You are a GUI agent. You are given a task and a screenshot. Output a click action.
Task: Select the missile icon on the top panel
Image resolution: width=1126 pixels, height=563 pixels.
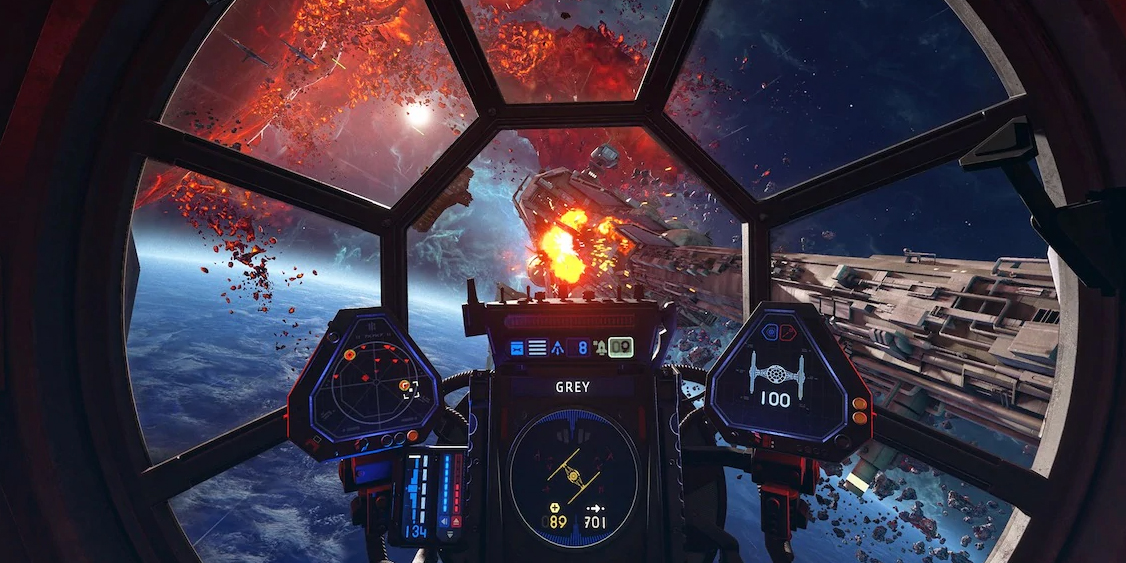pyautogui.click(x=556, y=347)
